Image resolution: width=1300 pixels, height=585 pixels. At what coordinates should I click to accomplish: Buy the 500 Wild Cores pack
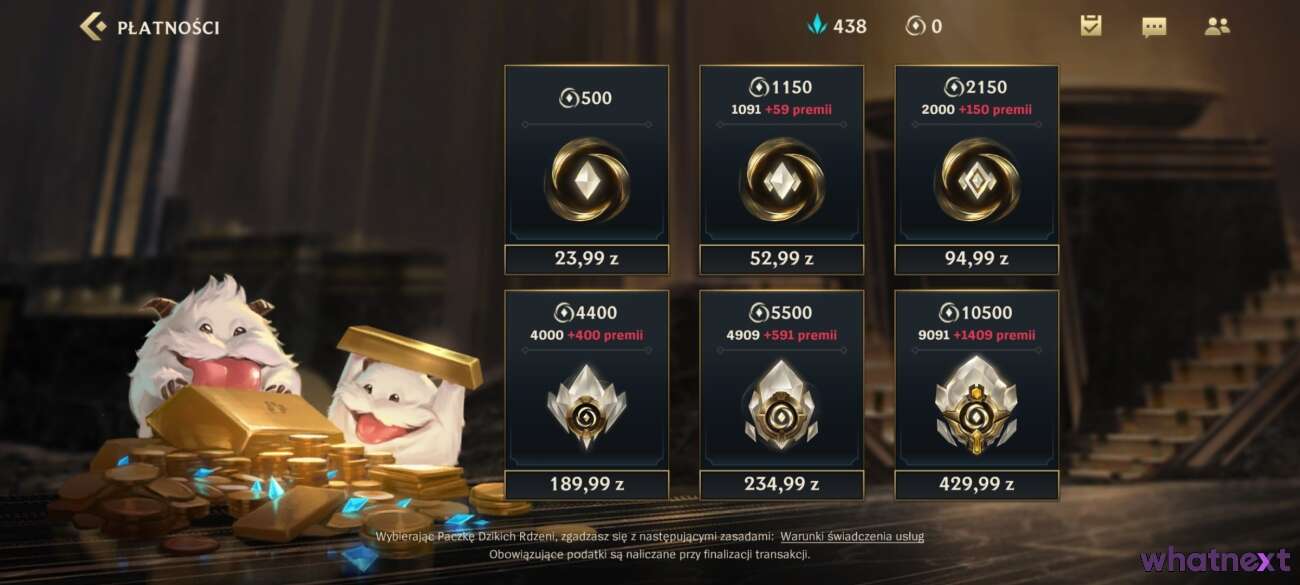click(586, 170)
